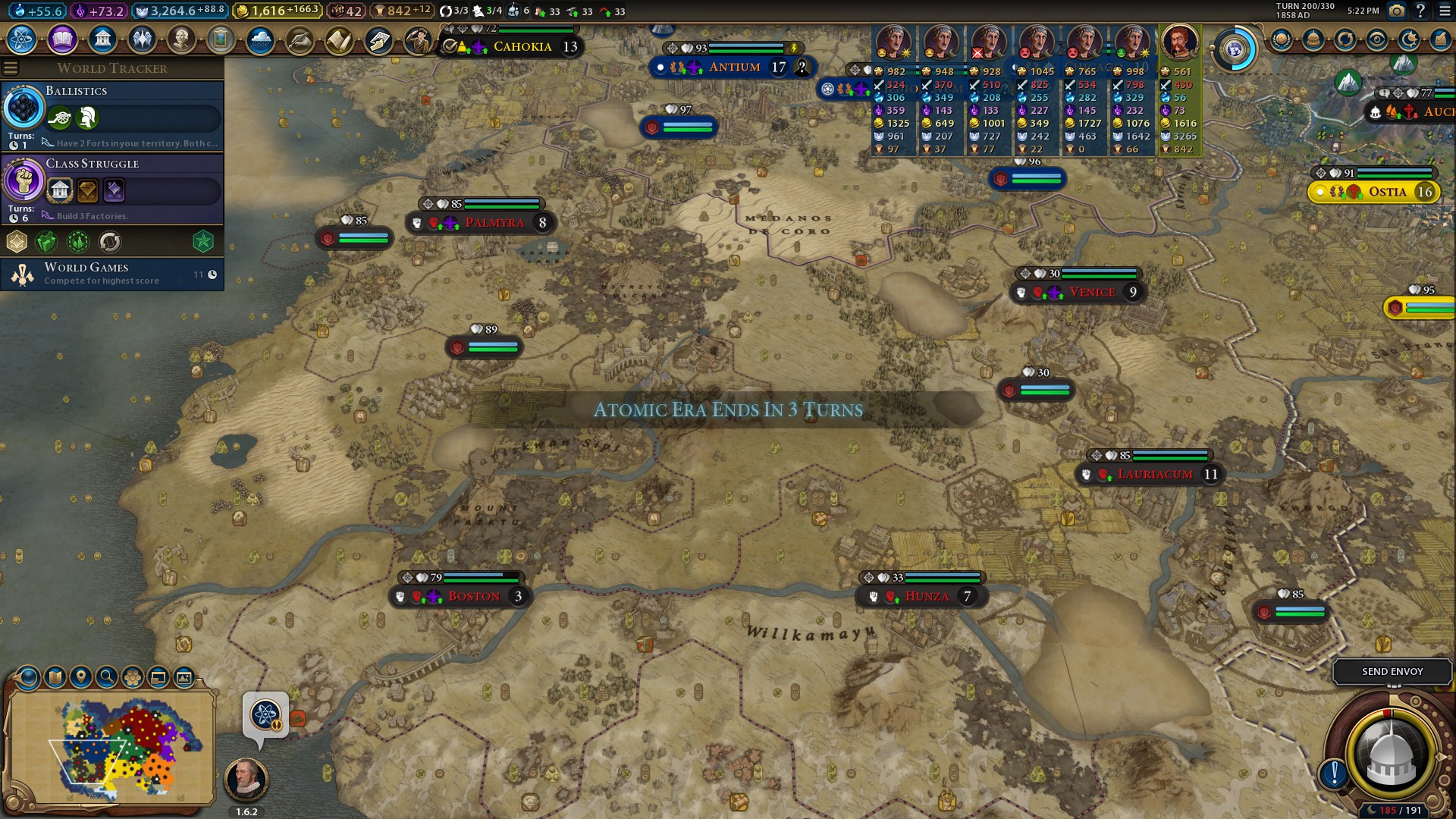Select the Antium city banner
The height and width of the screenshot is (819, 1456).
[x=733, y=67]
